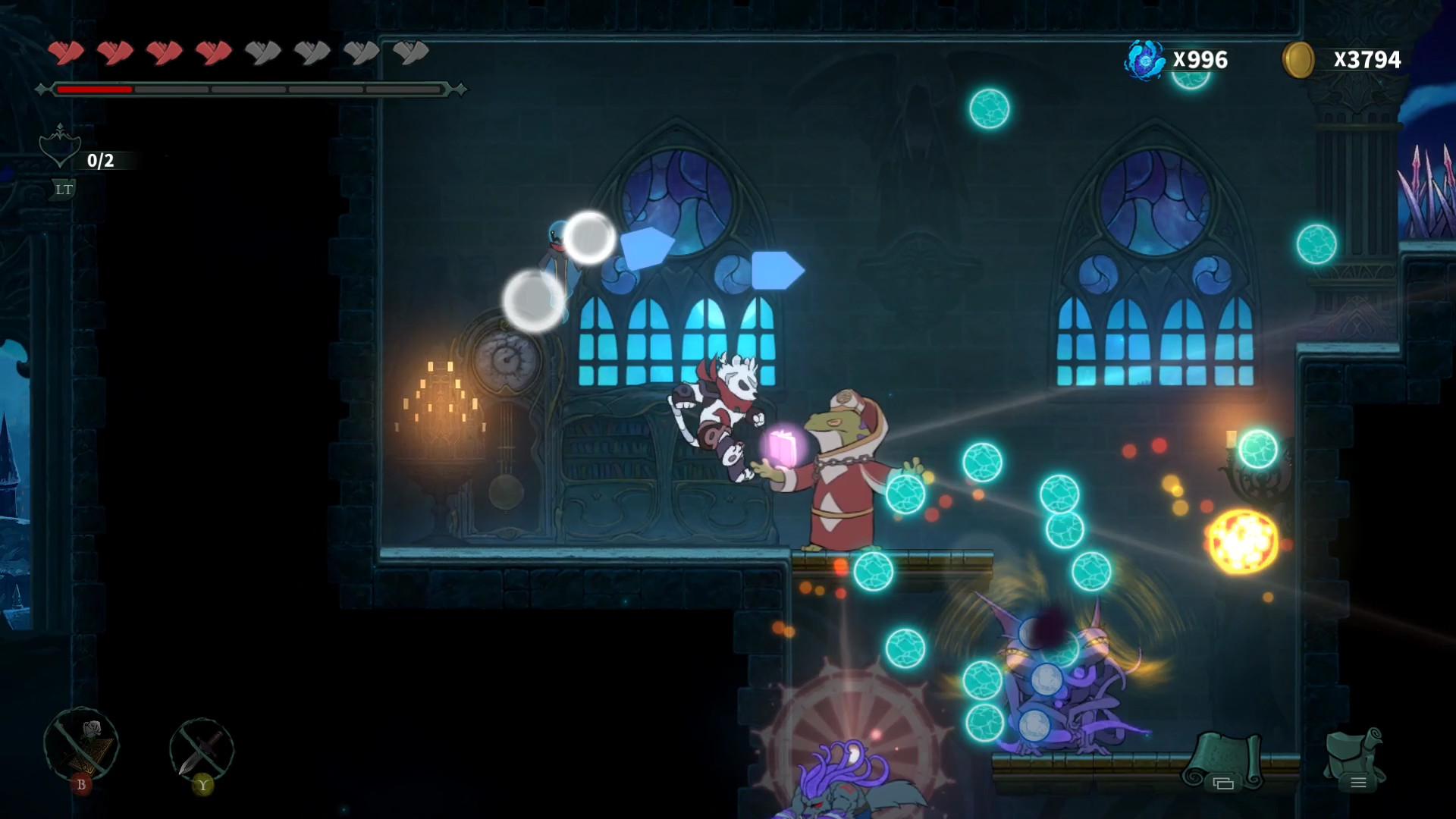Select the white rose ability slot
Screen dimensions: 1456x819
82,745
